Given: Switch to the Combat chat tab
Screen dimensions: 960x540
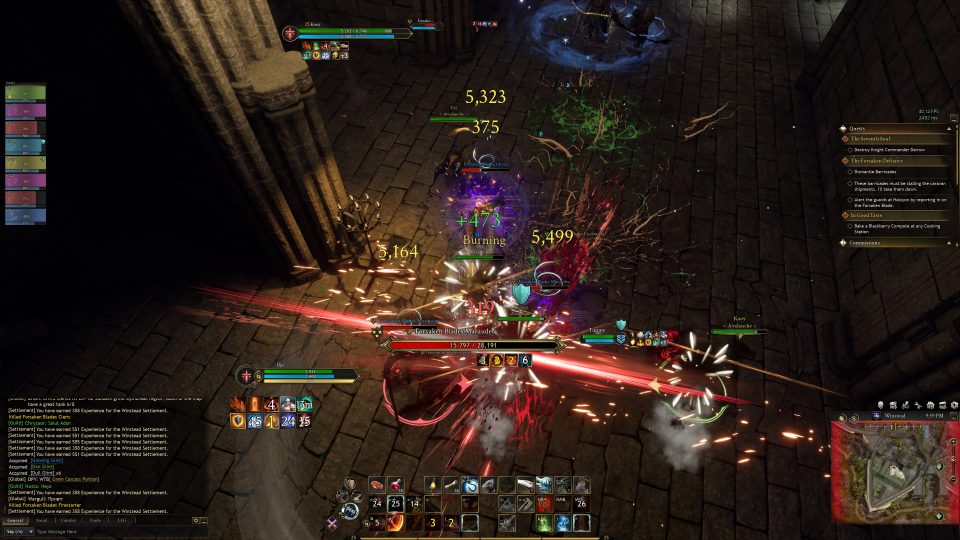Looking at the screenshot, I should [69, 520].
